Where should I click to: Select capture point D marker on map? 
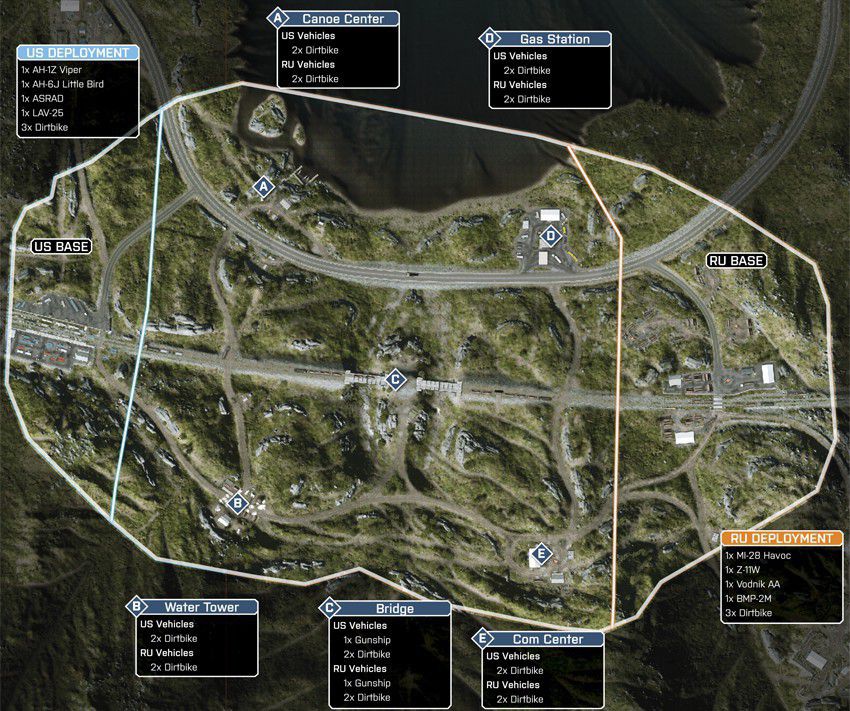tap(550, 237)
